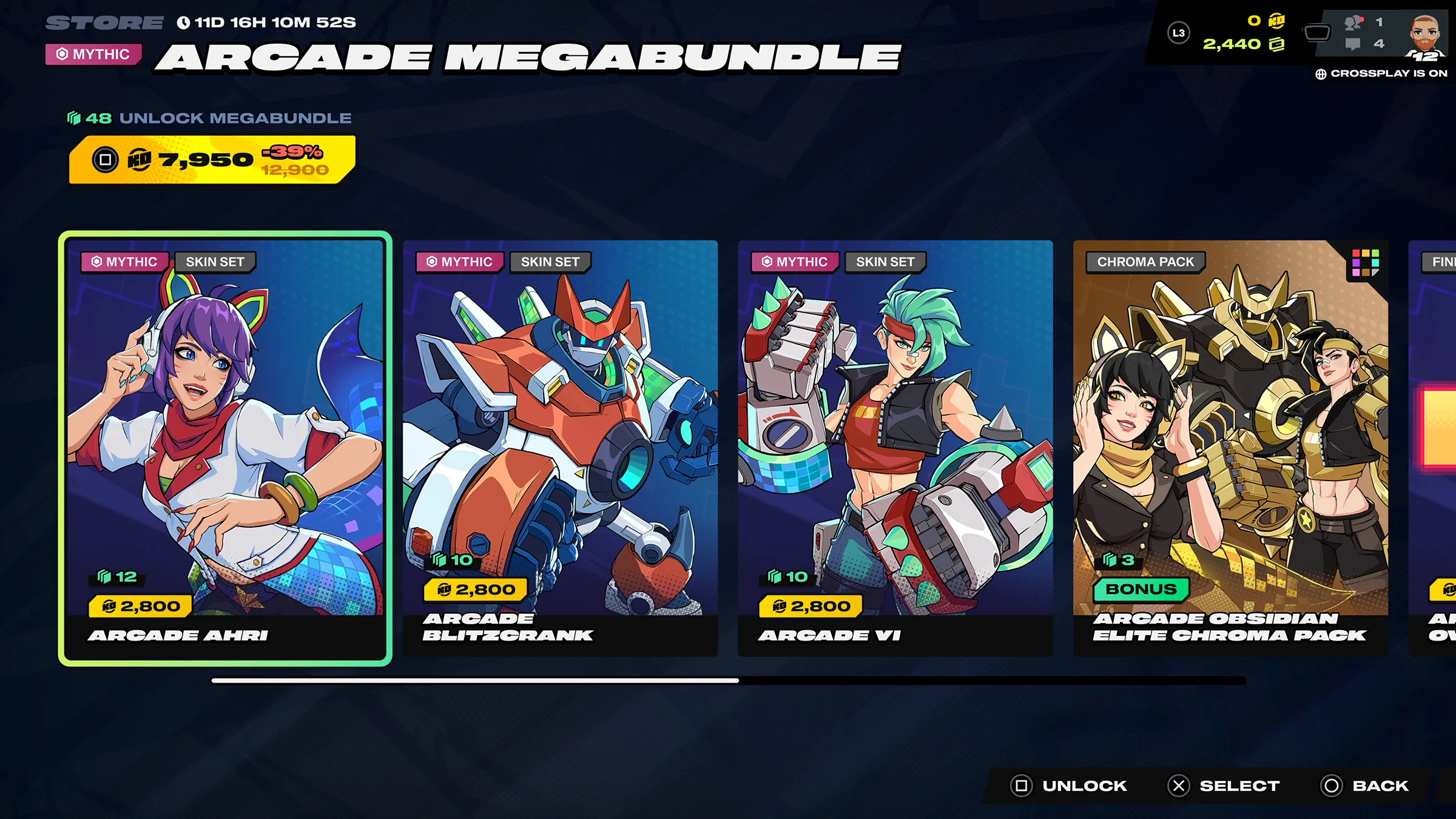Viewport: 1456px width, 819px height.
Task: Select the Arcade Ahri skin set card
Action: (x=225, y=448)
